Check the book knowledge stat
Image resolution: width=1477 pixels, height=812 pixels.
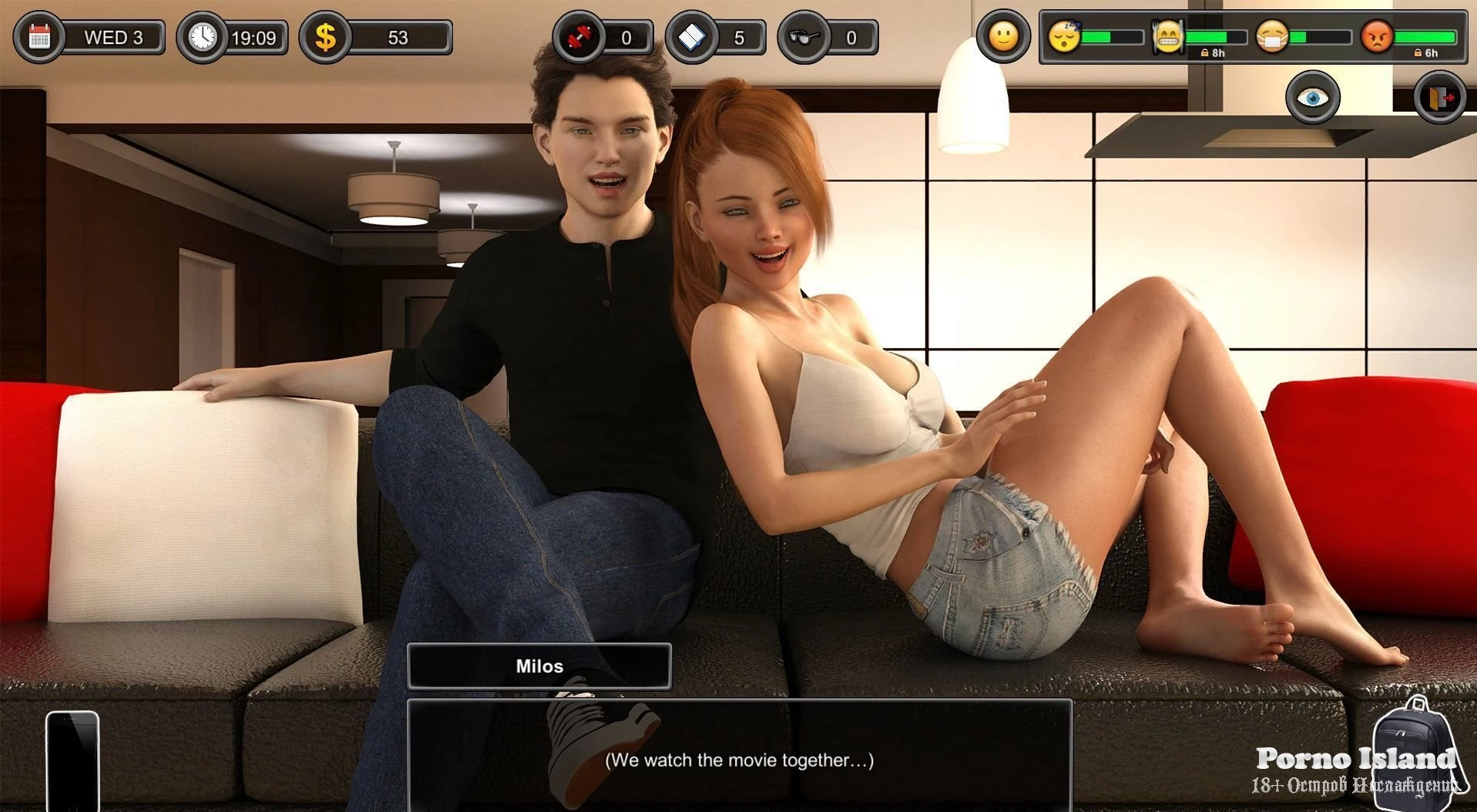692,37
